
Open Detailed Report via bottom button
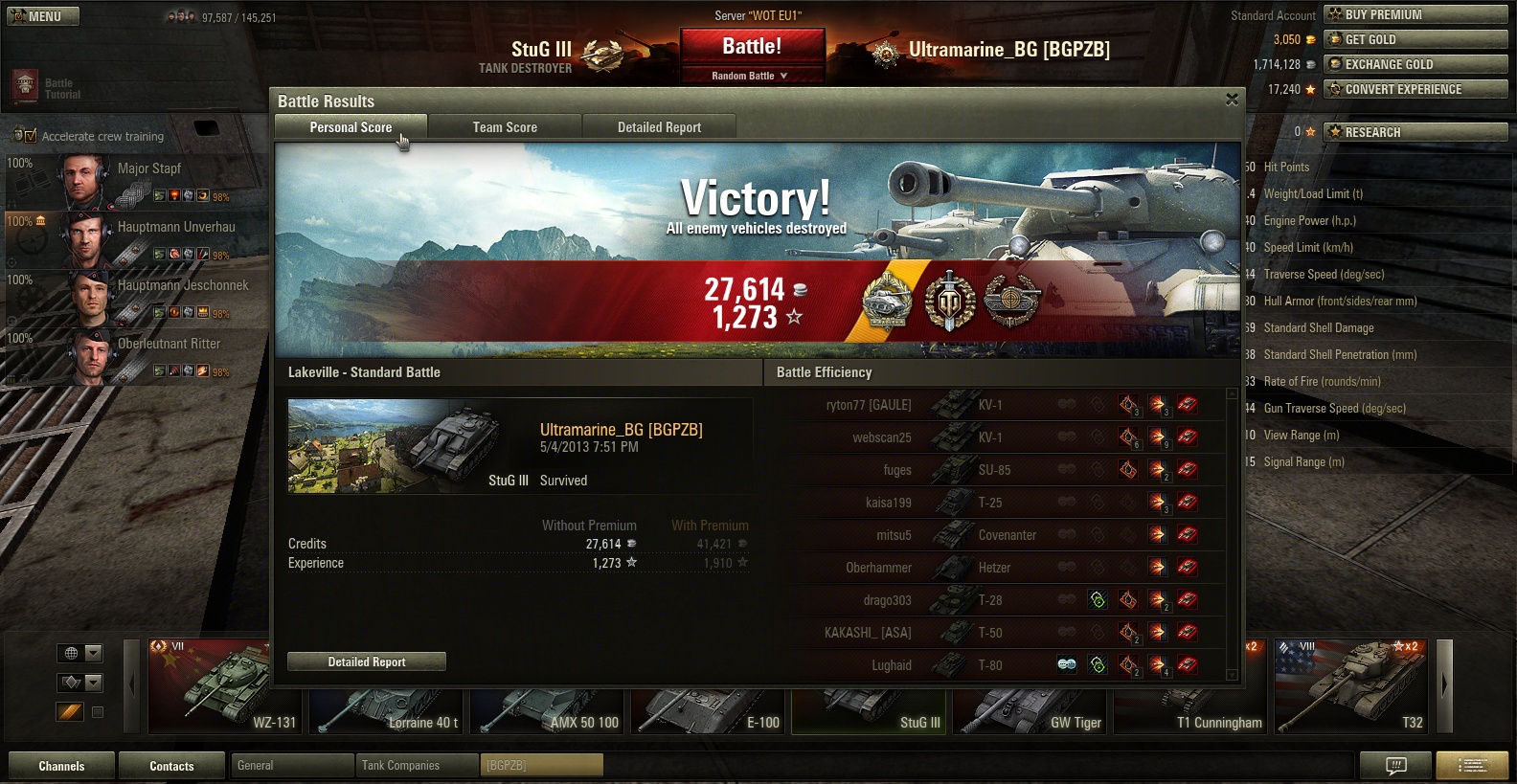(367, 661)
